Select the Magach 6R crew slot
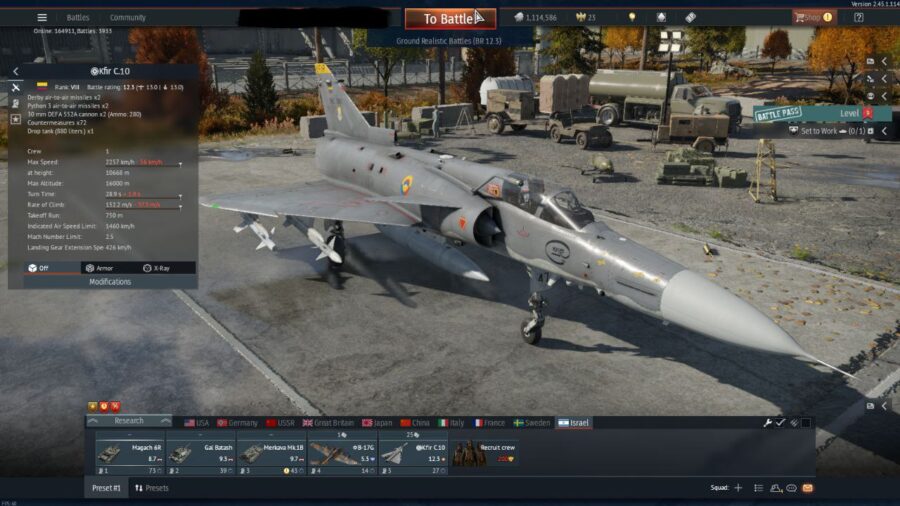Screen dimensions: 900x506 [x=130, y=454]
